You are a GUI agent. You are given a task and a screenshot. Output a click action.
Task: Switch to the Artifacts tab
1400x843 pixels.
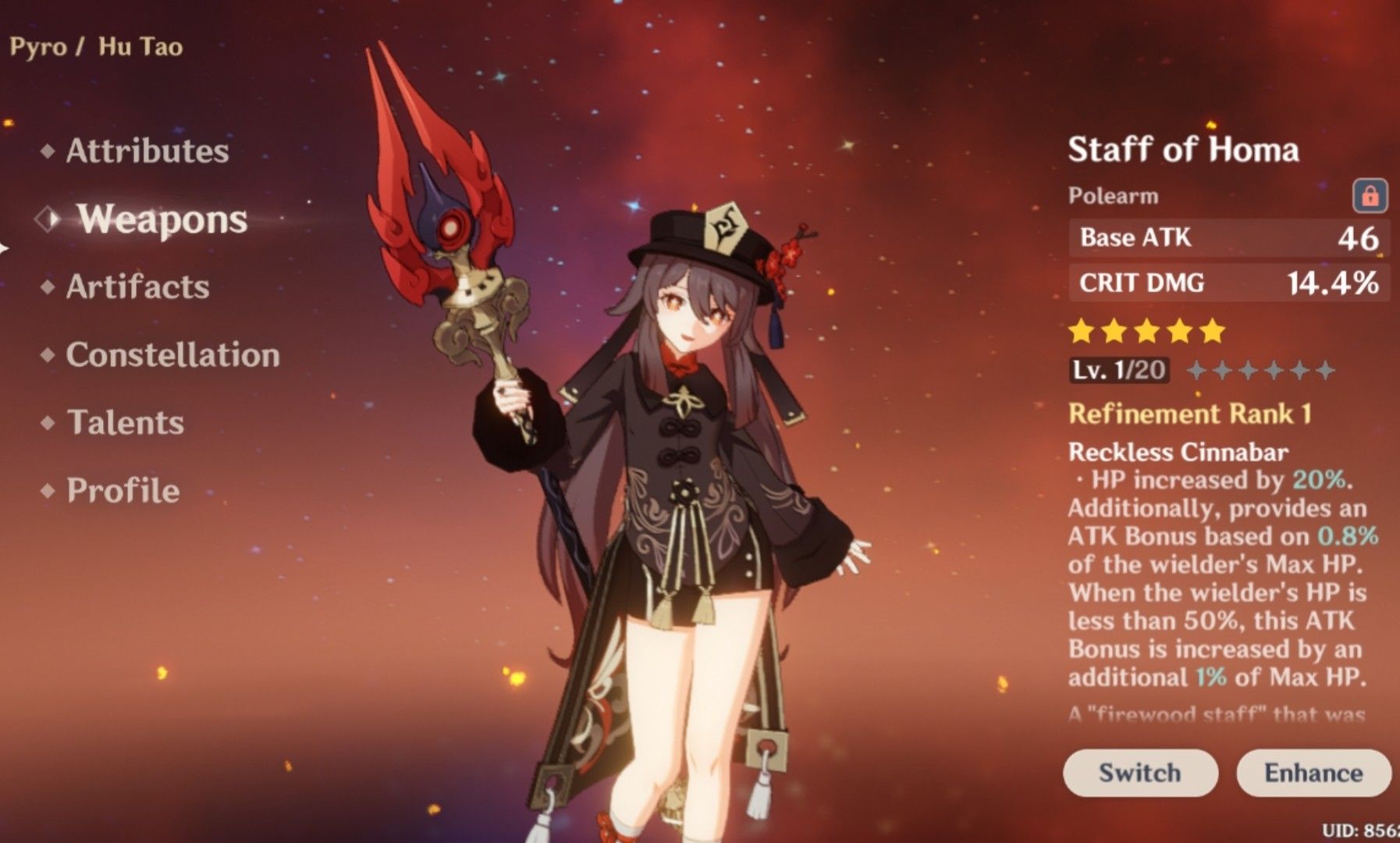coord(137,287)
